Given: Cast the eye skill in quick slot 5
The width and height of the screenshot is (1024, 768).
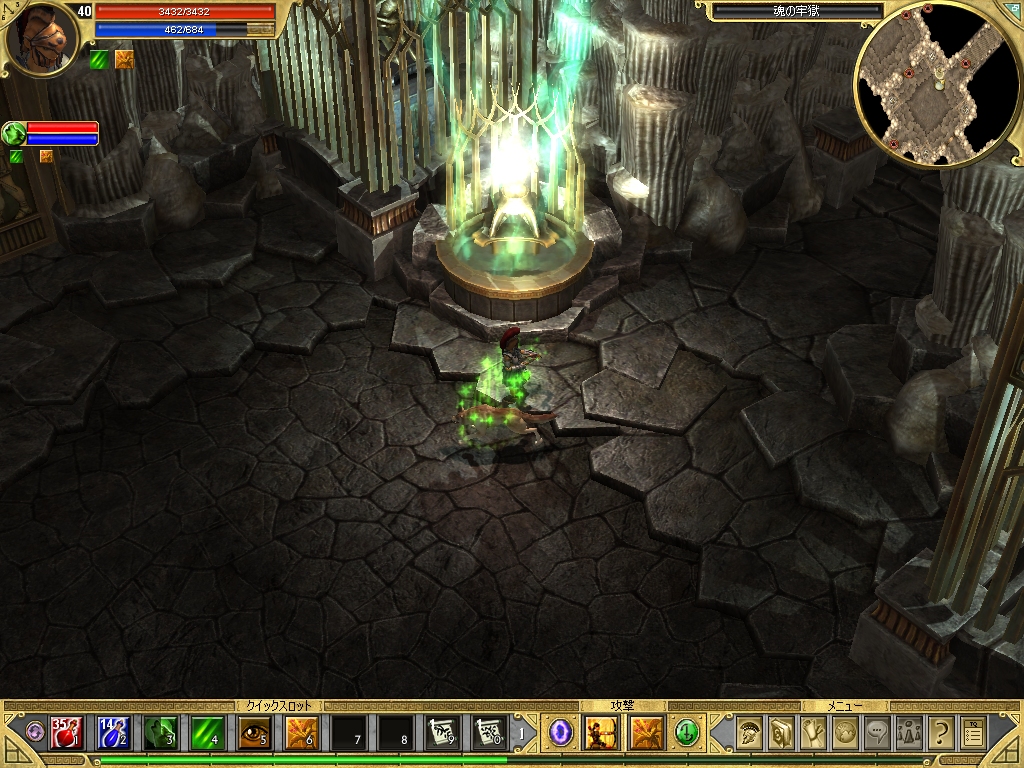Looking at the screenshot, I should [x=254, y=733].
